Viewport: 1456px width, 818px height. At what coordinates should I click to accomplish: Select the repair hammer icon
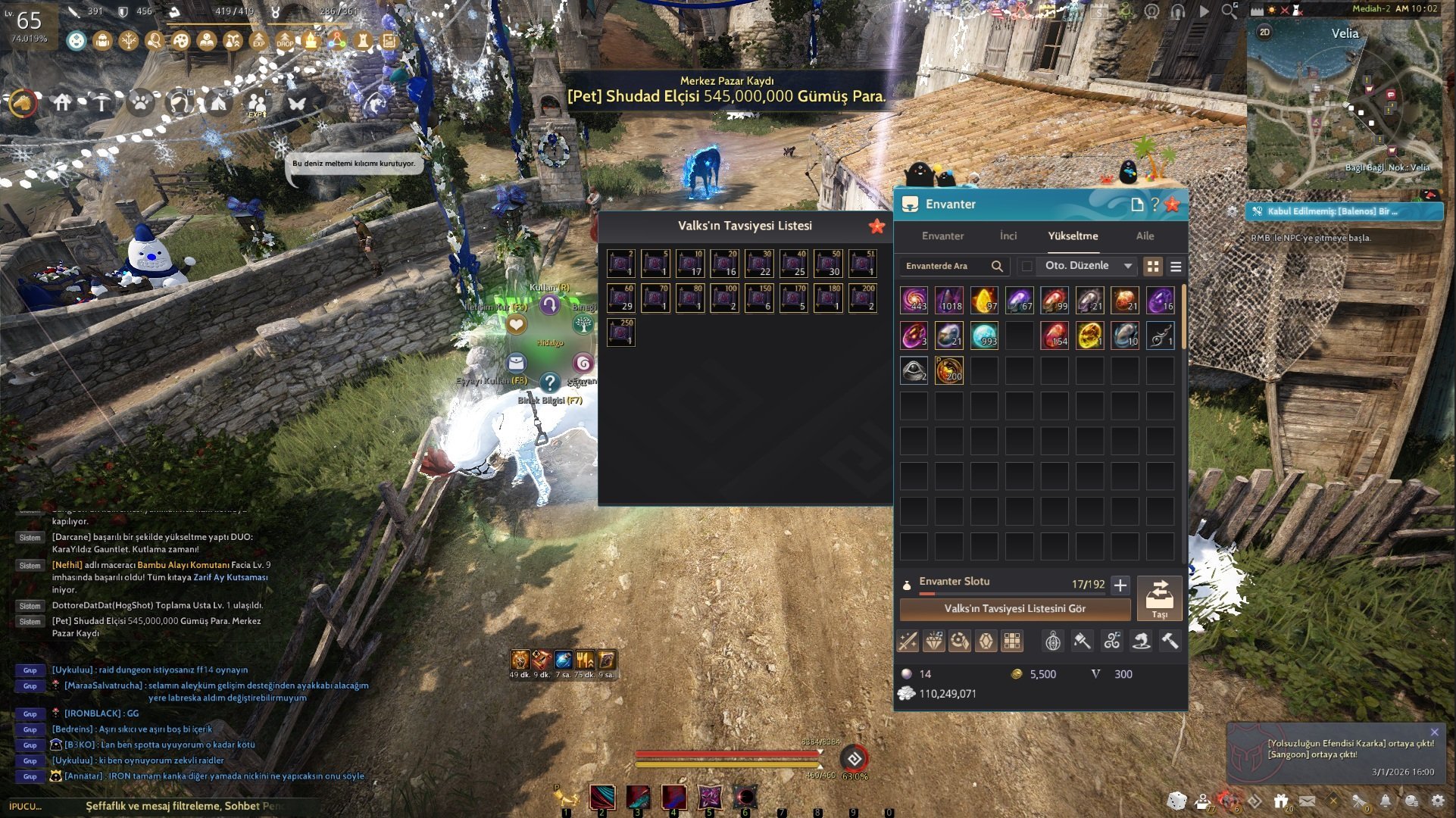coord(1170,641)
